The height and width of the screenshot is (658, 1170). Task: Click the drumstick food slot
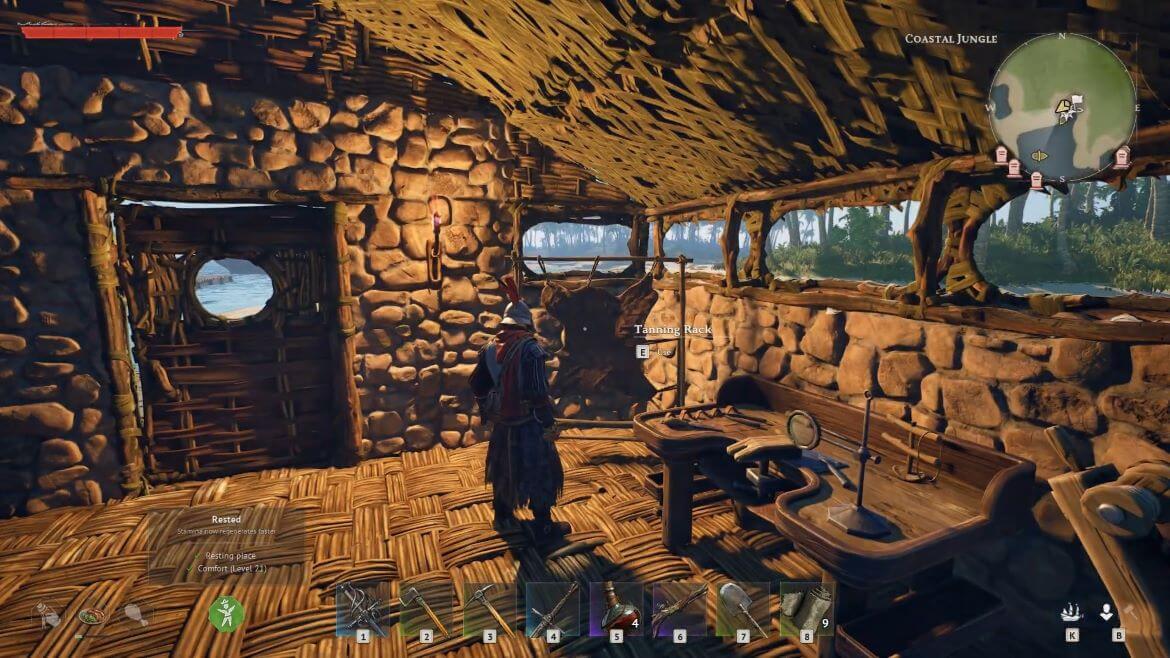coord(135,615)
